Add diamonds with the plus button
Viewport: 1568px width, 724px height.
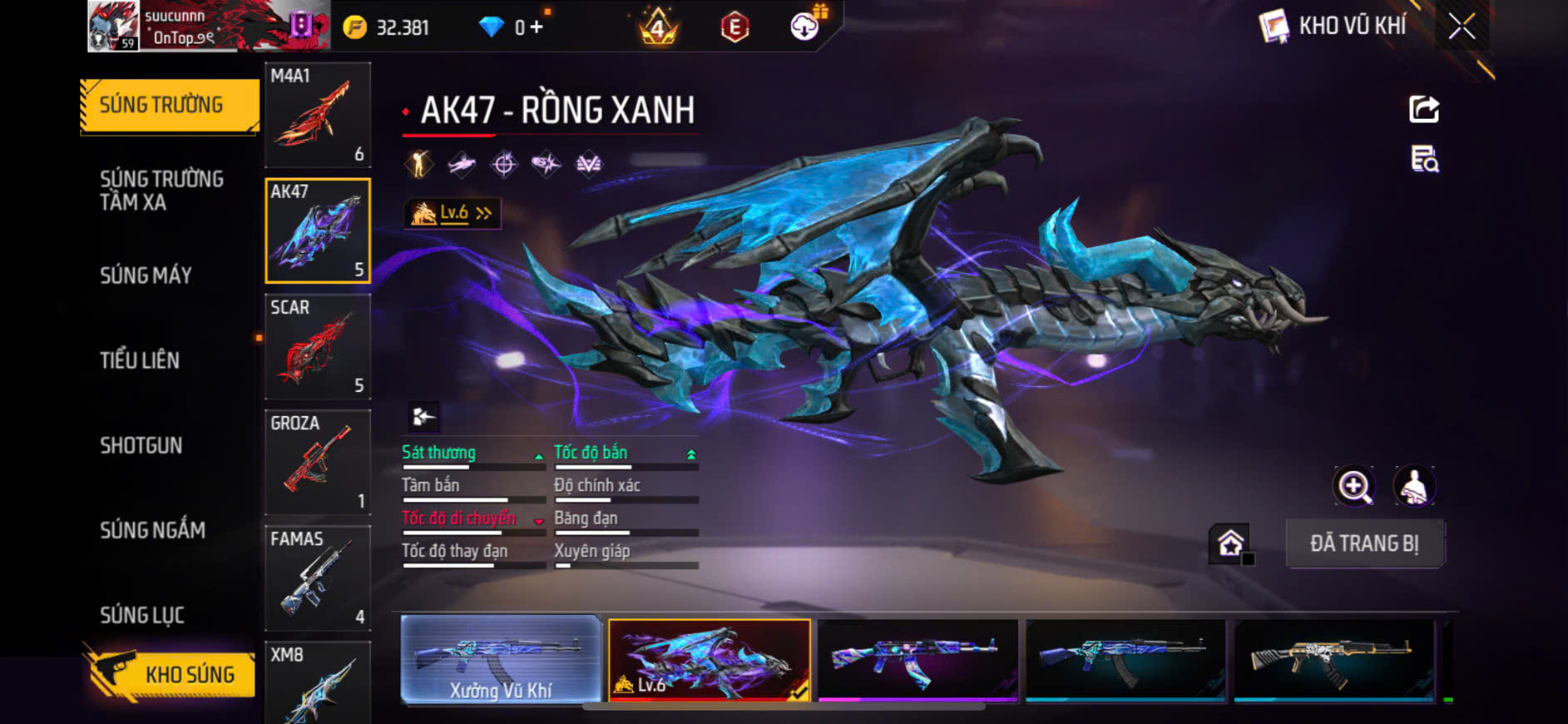(x=537, y=27)
